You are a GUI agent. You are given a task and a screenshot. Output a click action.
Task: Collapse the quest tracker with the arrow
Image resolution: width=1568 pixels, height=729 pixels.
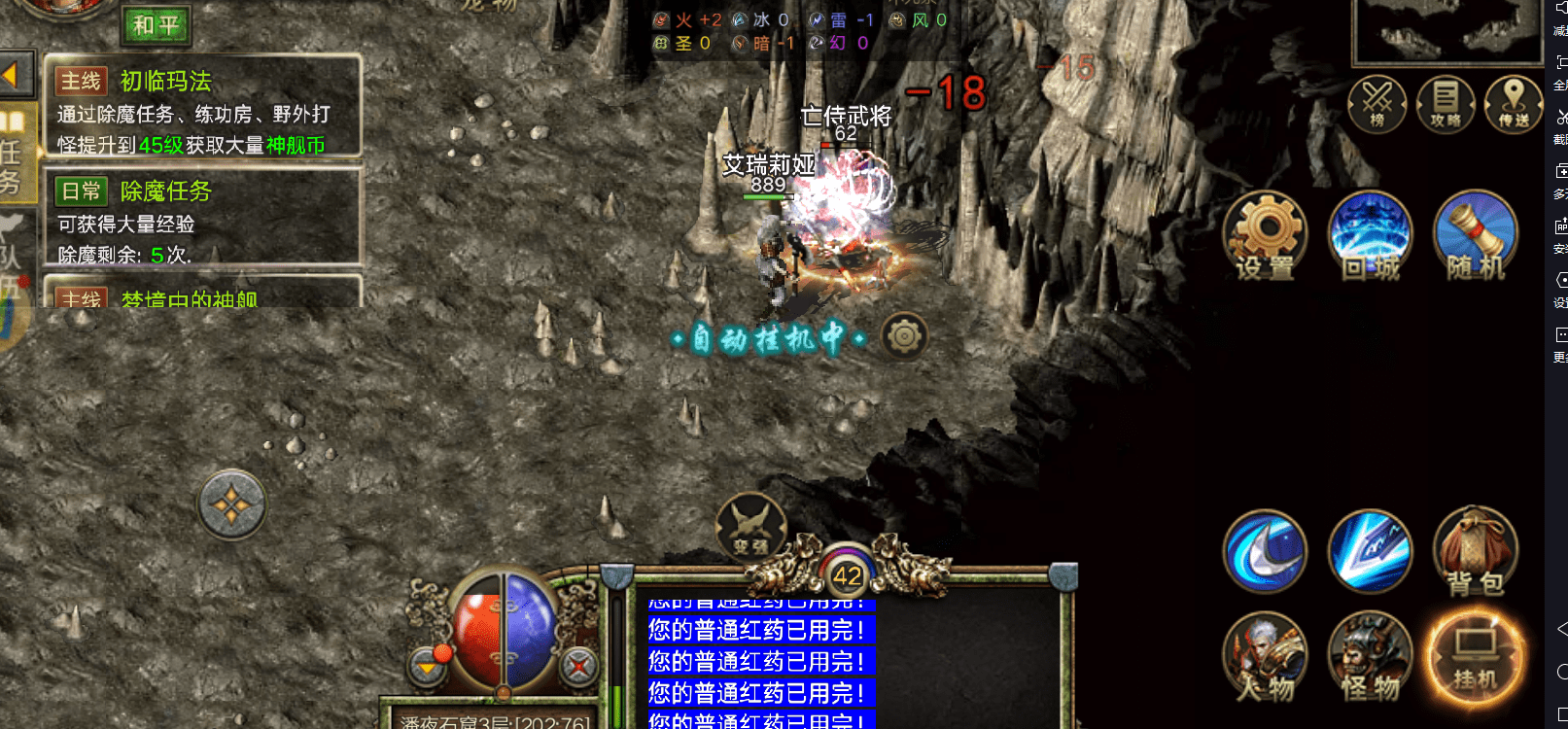pos(15,75)
